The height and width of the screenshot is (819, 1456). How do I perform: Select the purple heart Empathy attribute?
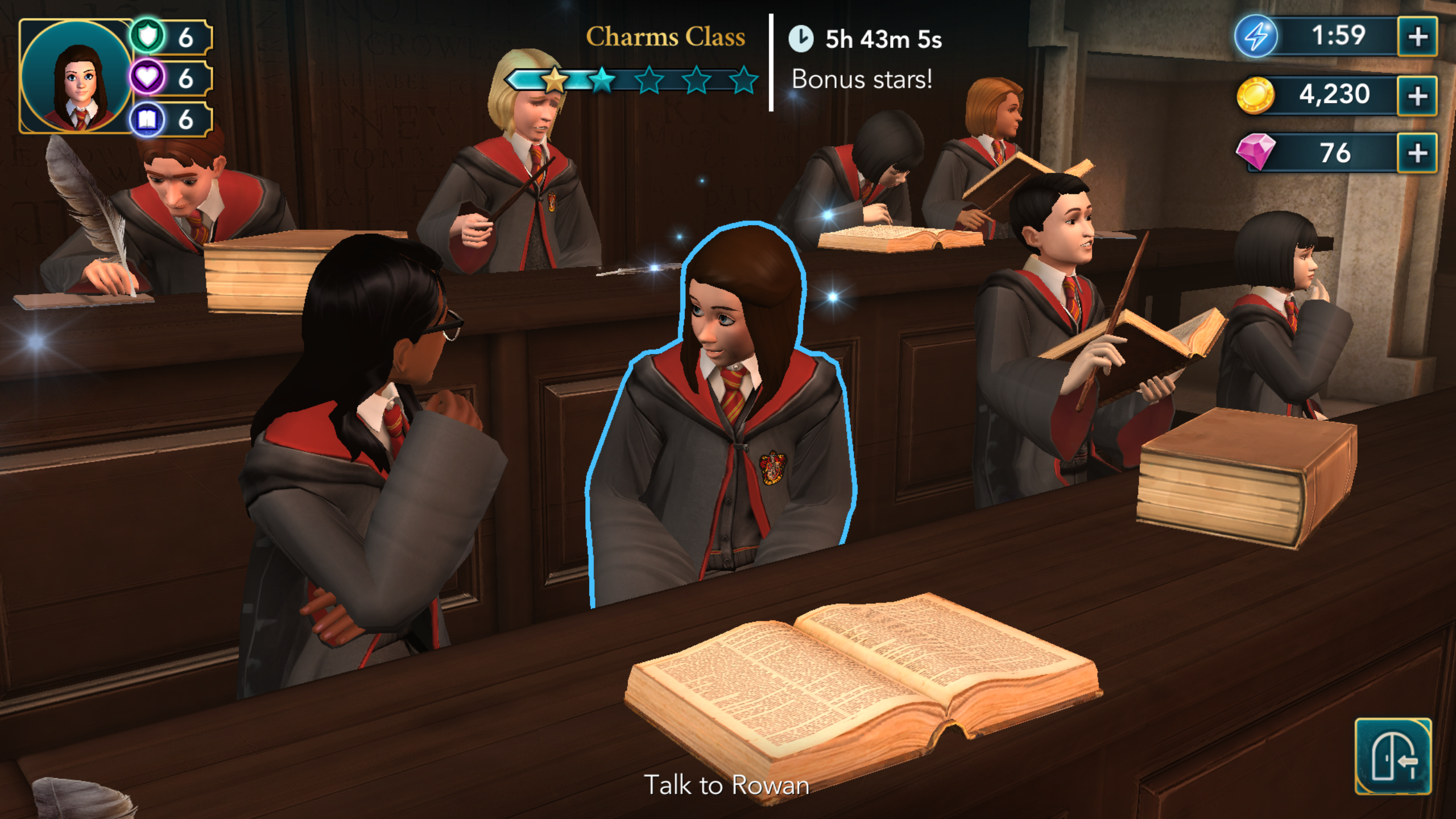[148, 78]
